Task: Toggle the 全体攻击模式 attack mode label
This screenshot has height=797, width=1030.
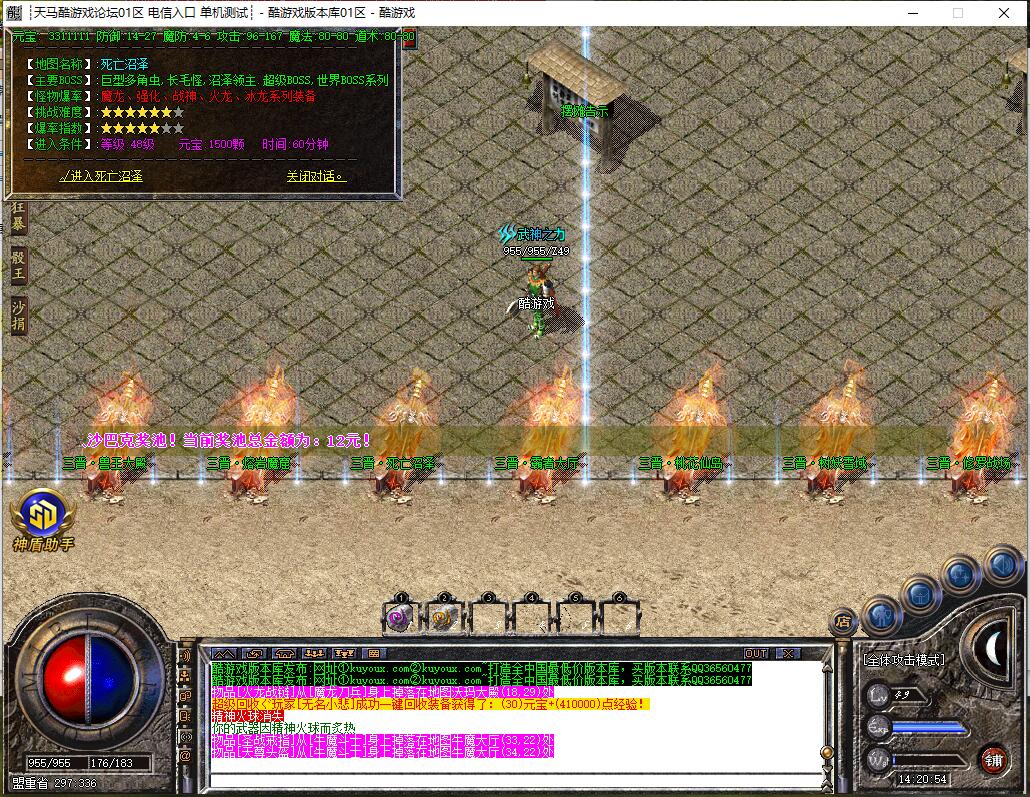Action: (903, 660)
